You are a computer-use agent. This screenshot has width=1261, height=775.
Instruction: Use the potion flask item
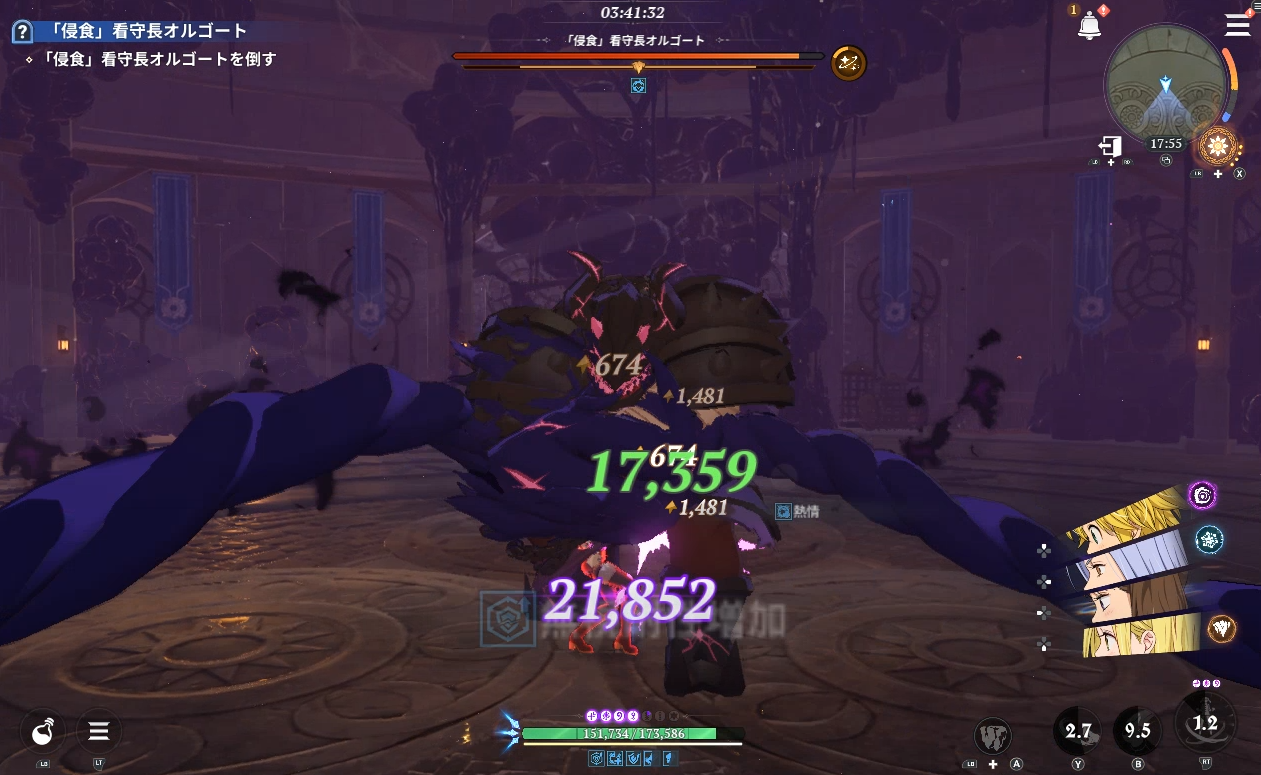point(44,731)
